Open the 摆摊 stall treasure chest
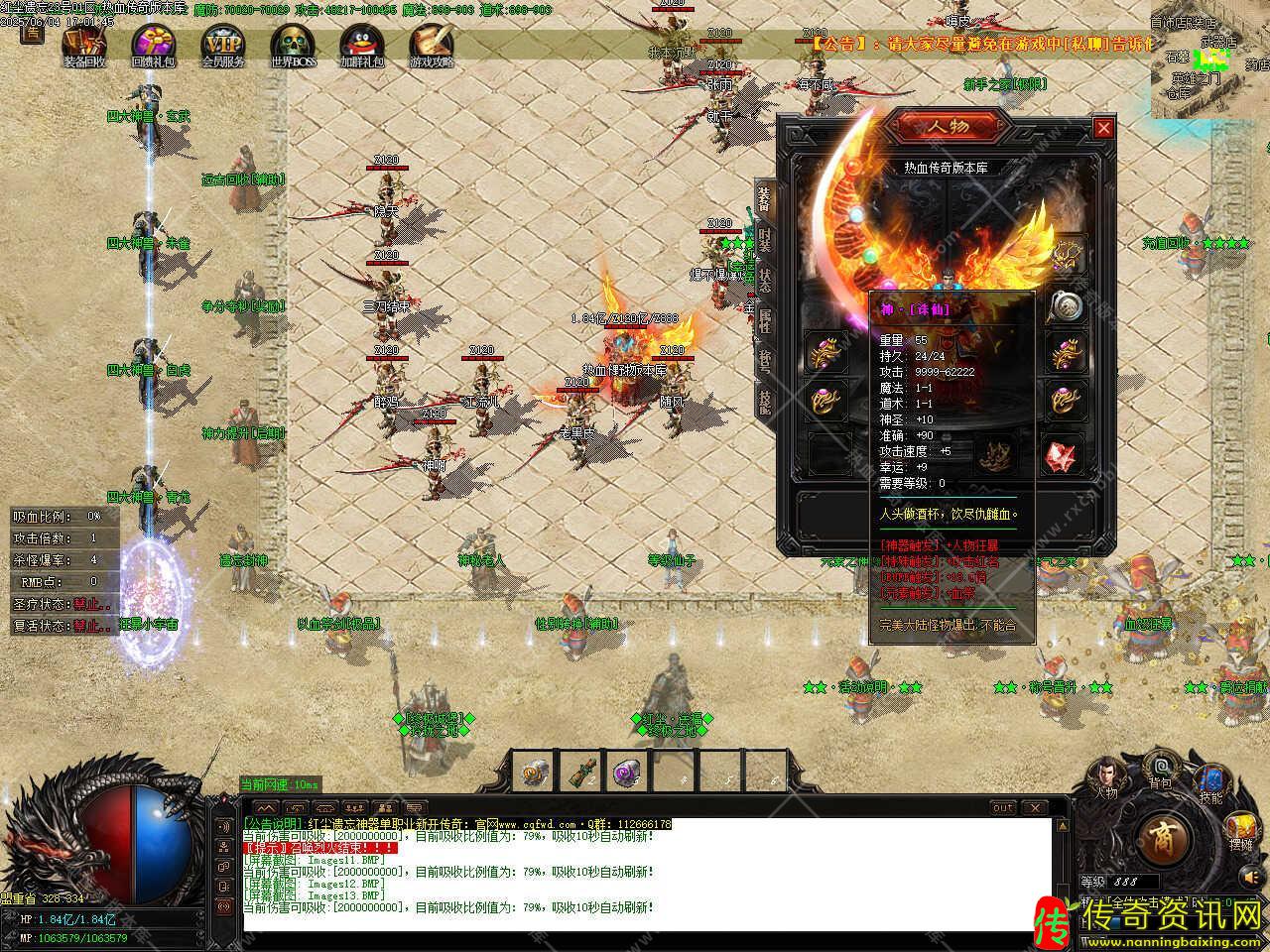Image resolution: width=1270 pixels, height=952 pixels. click(x=1240, y=831)
